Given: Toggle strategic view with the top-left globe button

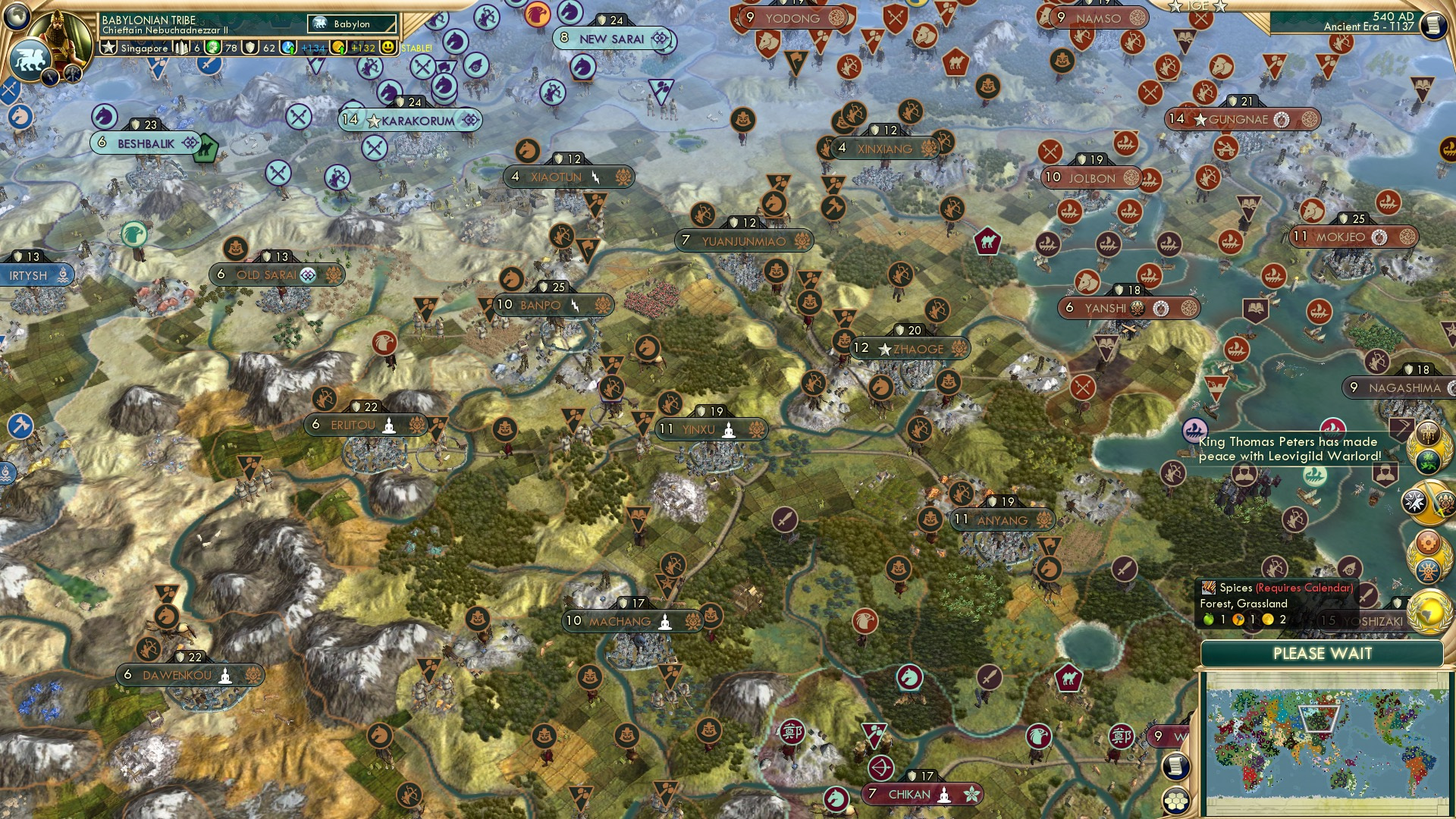Looking at the screenshot, I should [17, 15].
